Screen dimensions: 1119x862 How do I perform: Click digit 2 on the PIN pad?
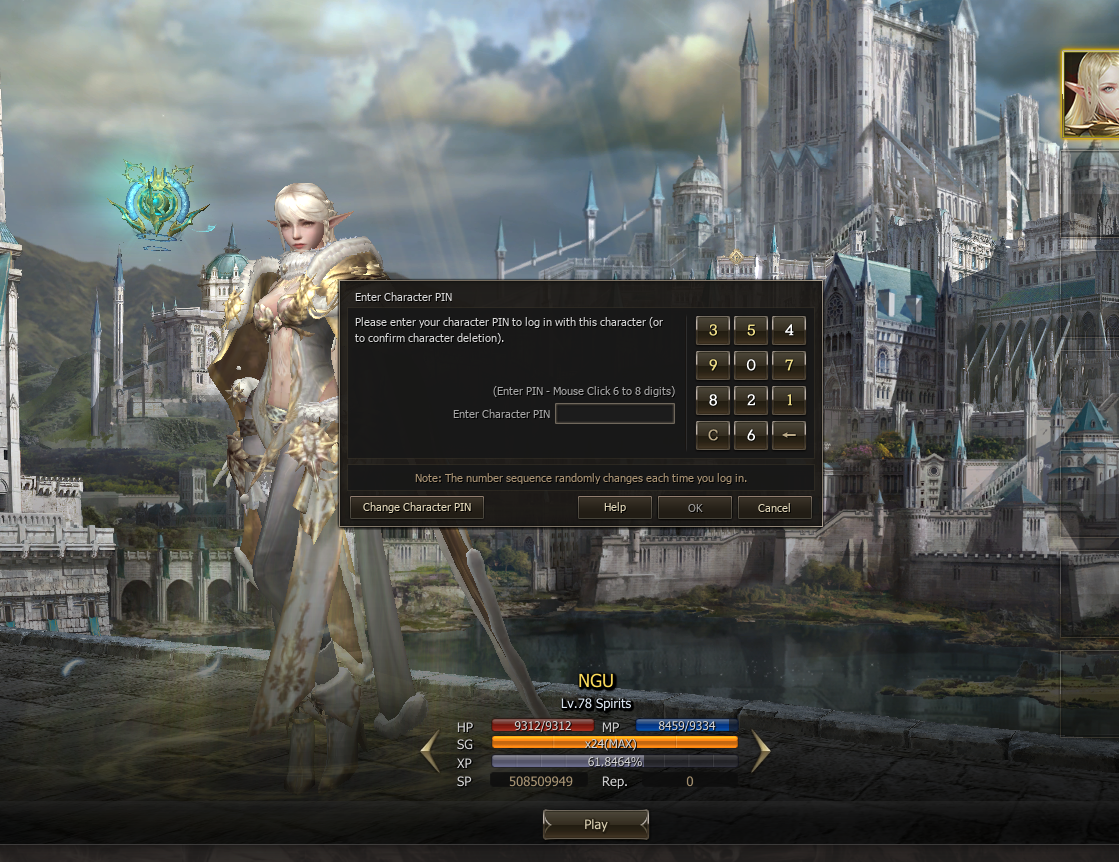coord(751,400)
